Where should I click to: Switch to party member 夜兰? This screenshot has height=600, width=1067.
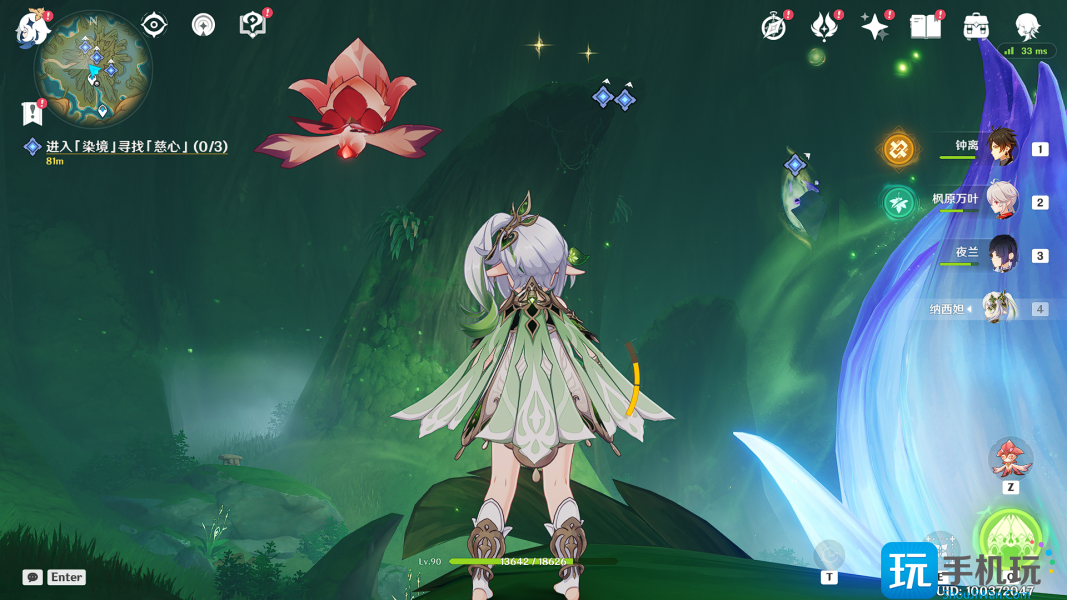(1001, 254)
